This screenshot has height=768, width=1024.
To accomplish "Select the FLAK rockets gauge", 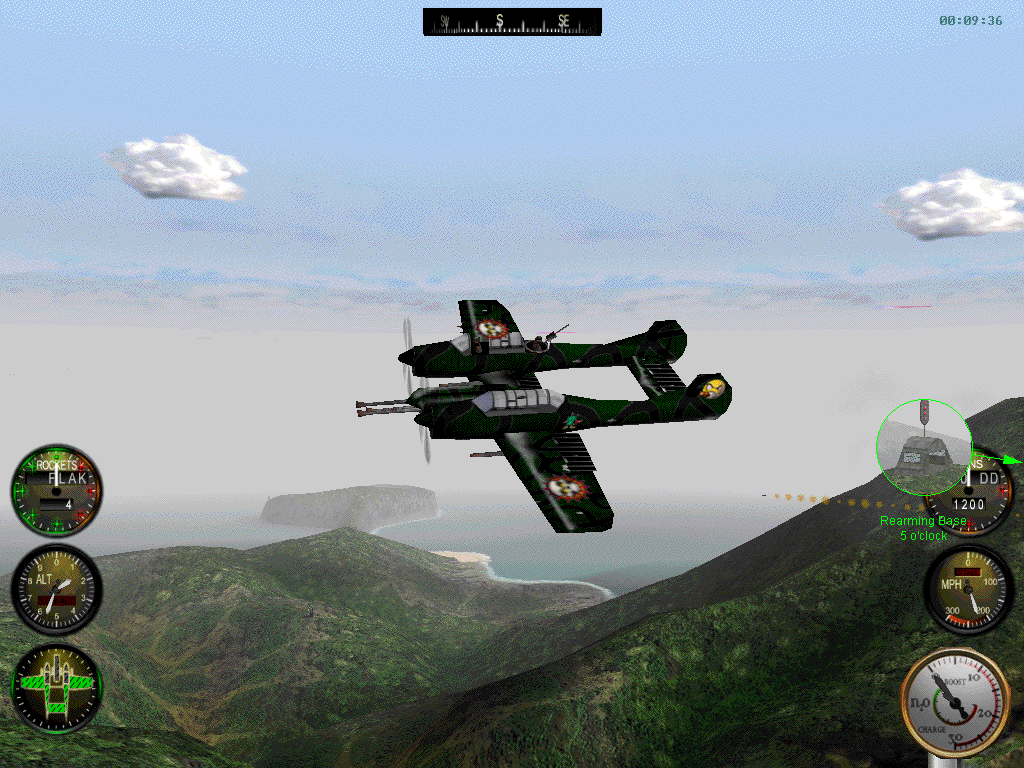I will click(x=56, y=491).
